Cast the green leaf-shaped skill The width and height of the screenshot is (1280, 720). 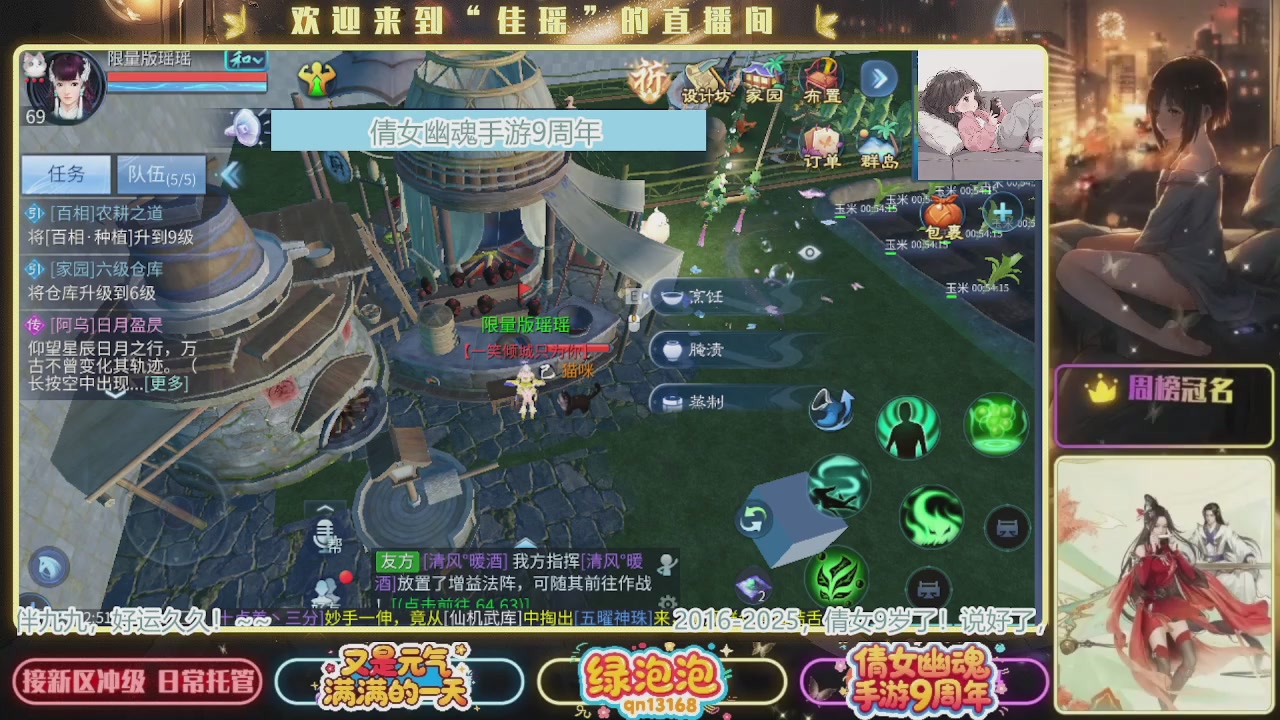(x=838, y=578)
